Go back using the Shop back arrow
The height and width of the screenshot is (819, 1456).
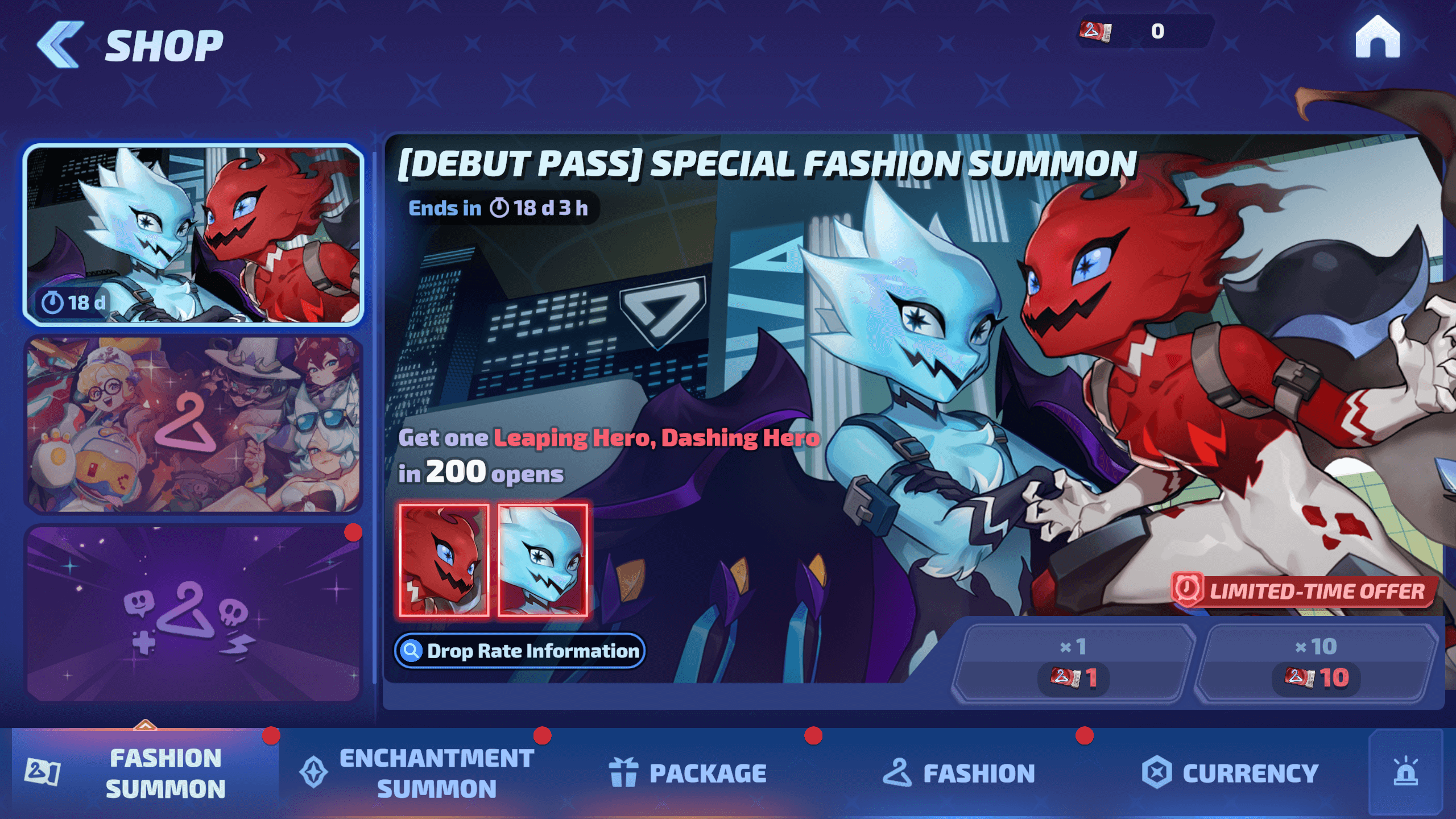[x=60, y=45]
